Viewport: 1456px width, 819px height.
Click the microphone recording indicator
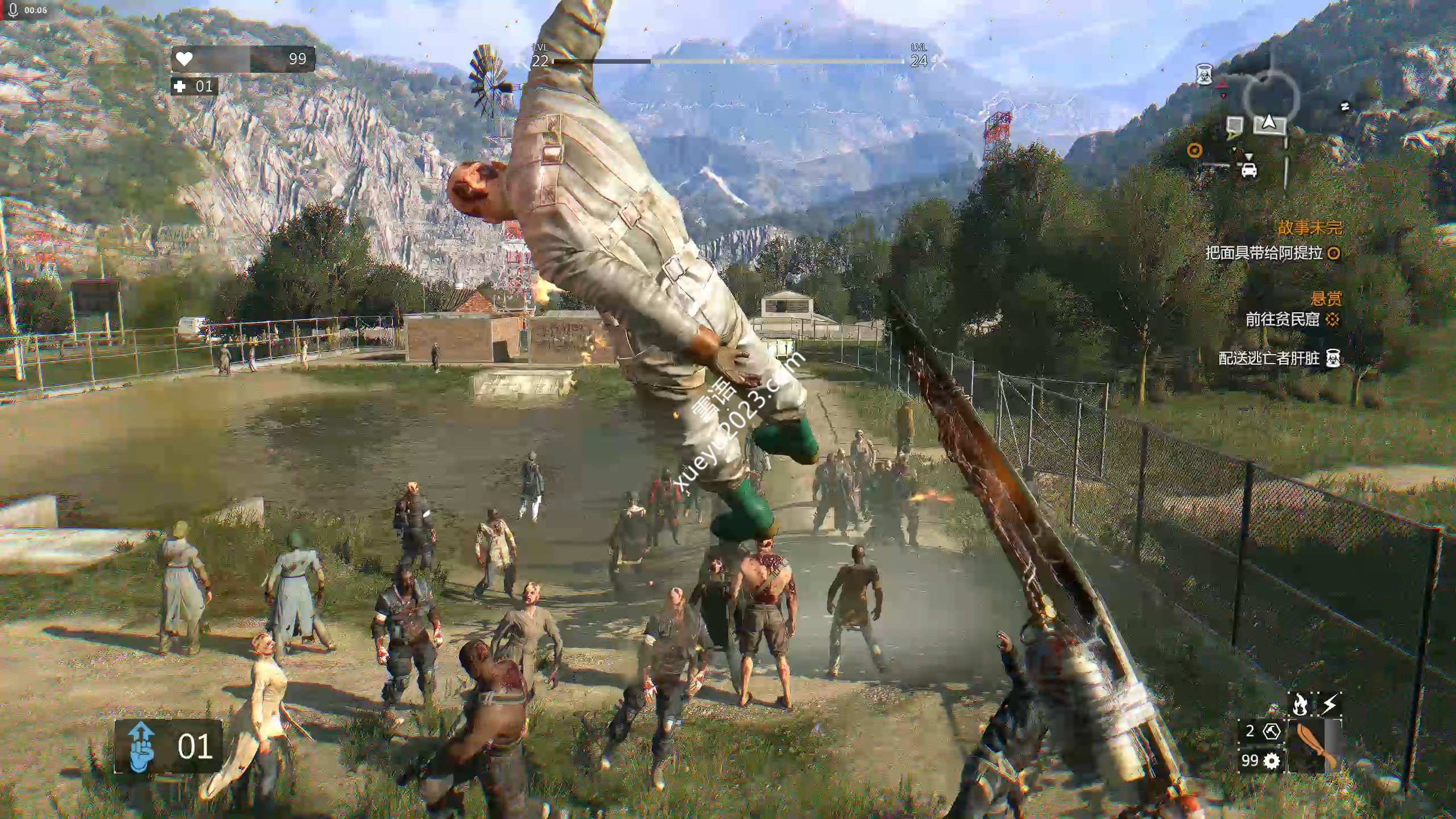coord(14,10)
